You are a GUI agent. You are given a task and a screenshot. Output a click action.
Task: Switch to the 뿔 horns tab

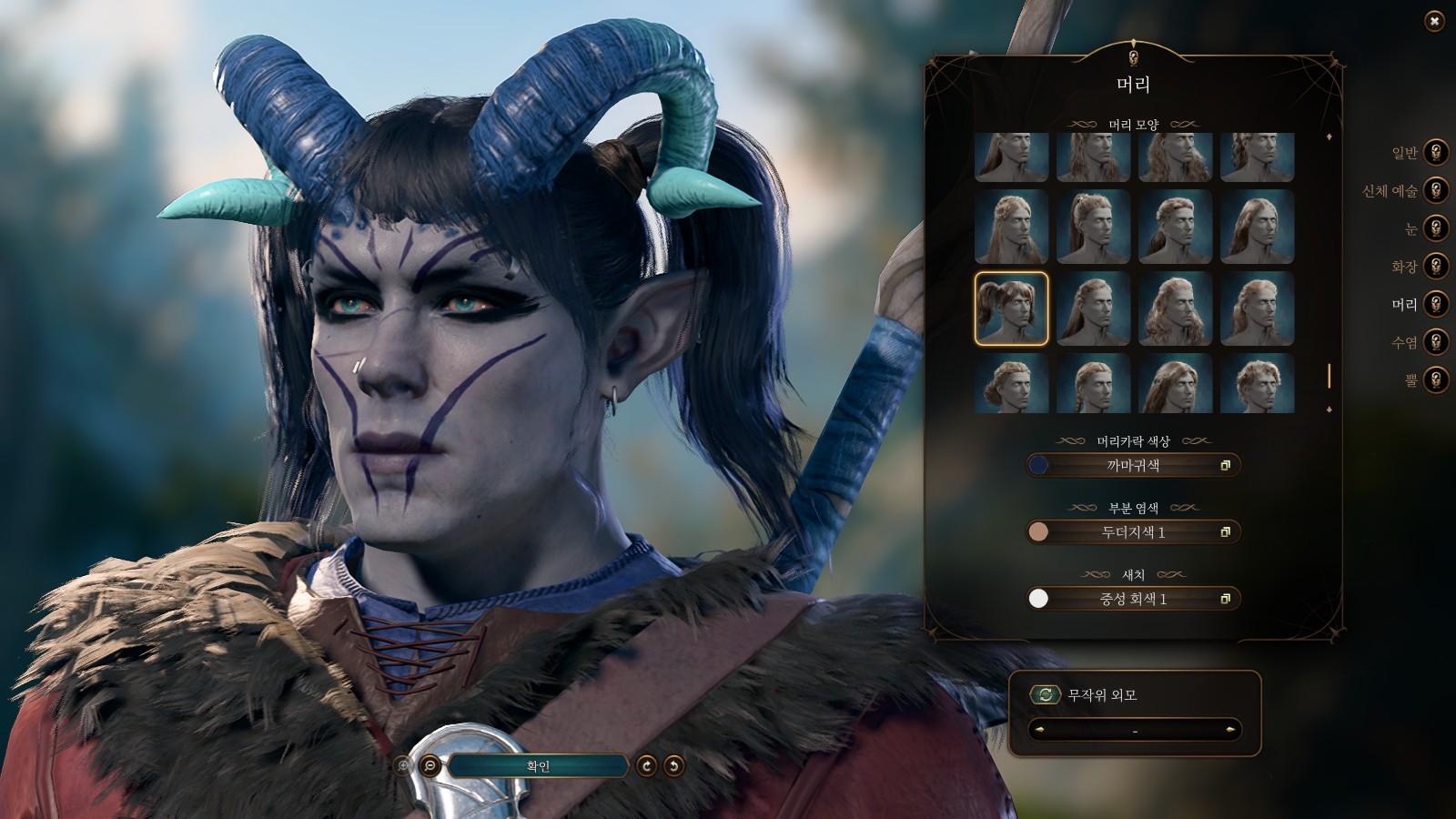(x=1435, y=379)
